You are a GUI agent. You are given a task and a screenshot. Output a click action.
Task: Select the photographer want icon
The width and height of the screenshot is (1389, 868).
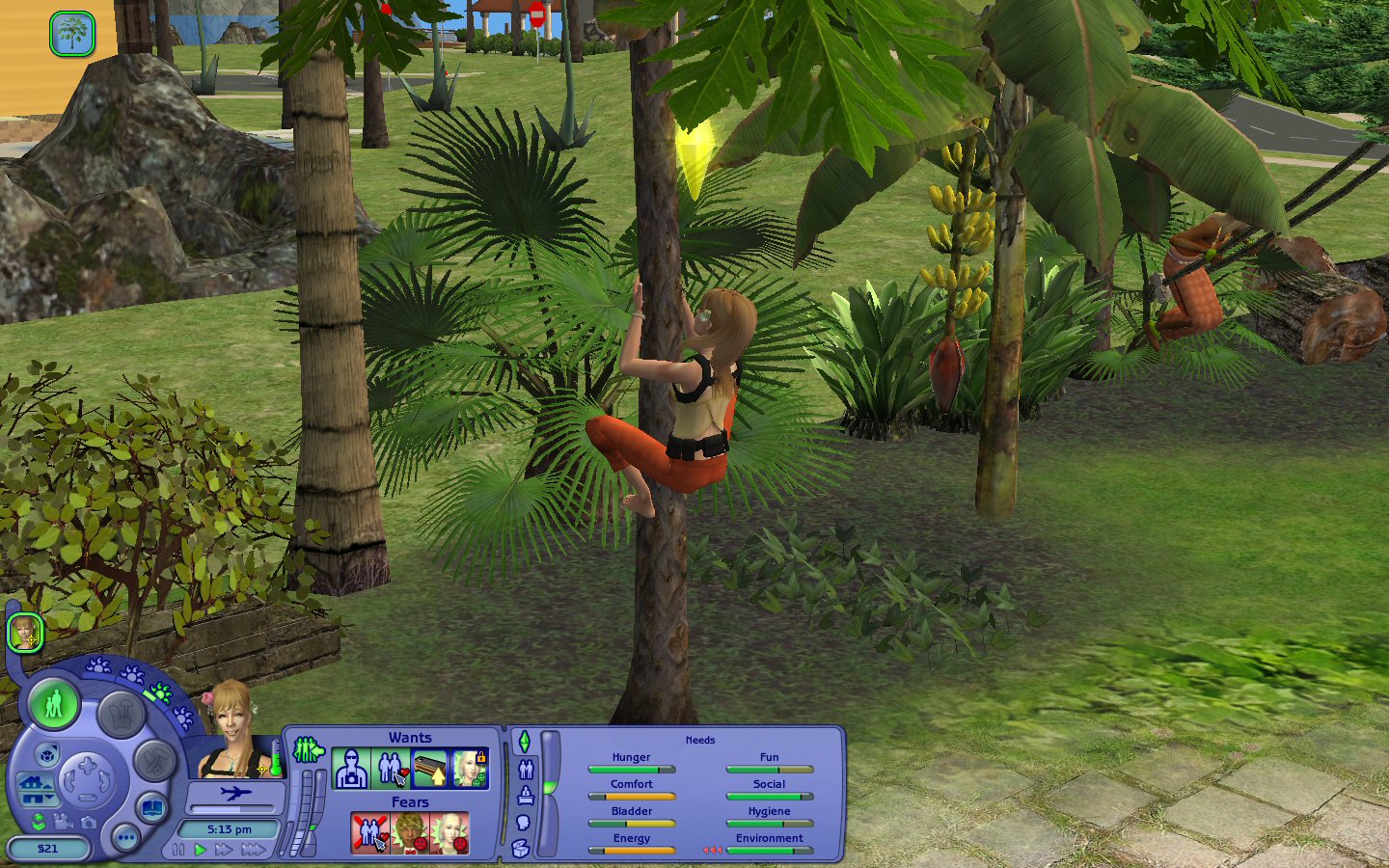click(350, 769)
